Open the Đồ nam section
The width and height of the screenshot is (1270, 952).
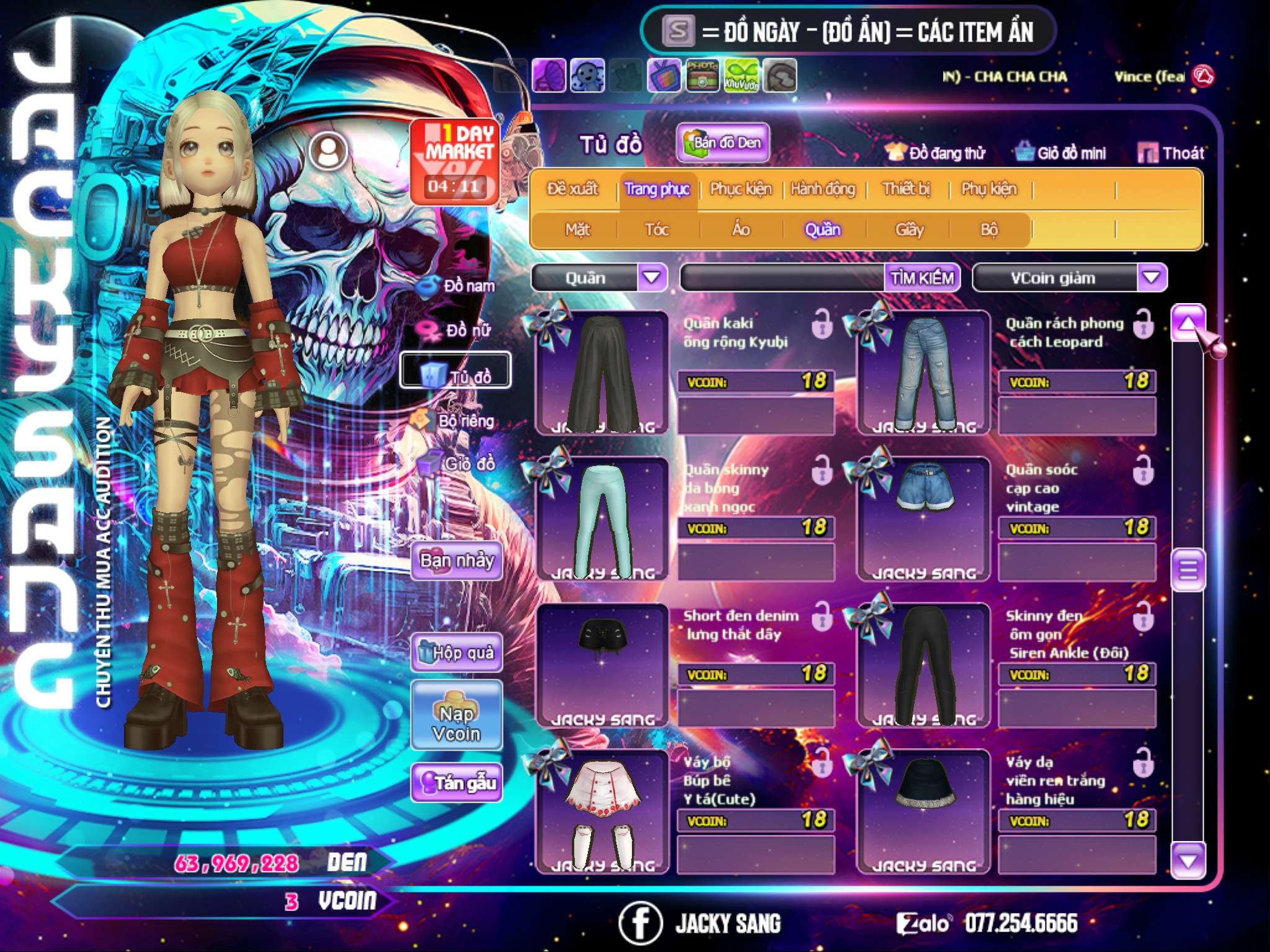460,286
